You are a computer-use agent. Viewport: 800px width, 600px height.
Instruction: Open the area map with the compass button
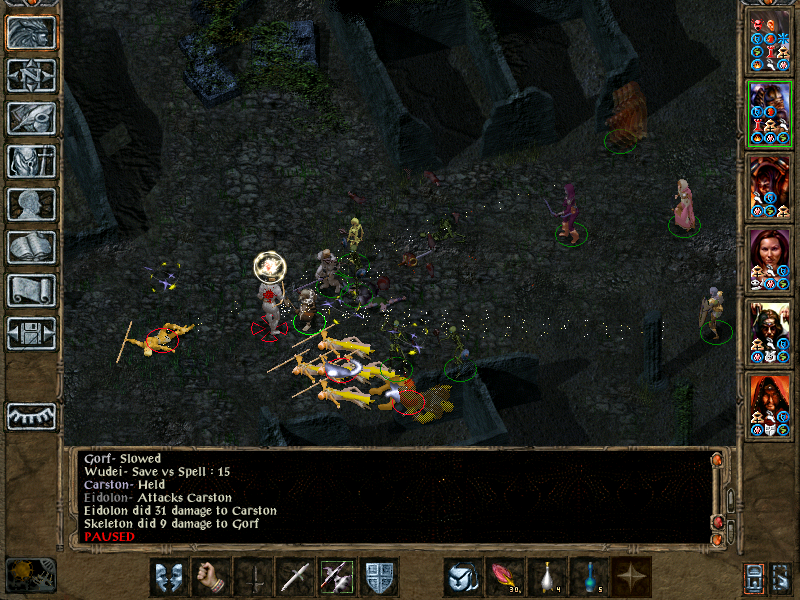point(31,75)
